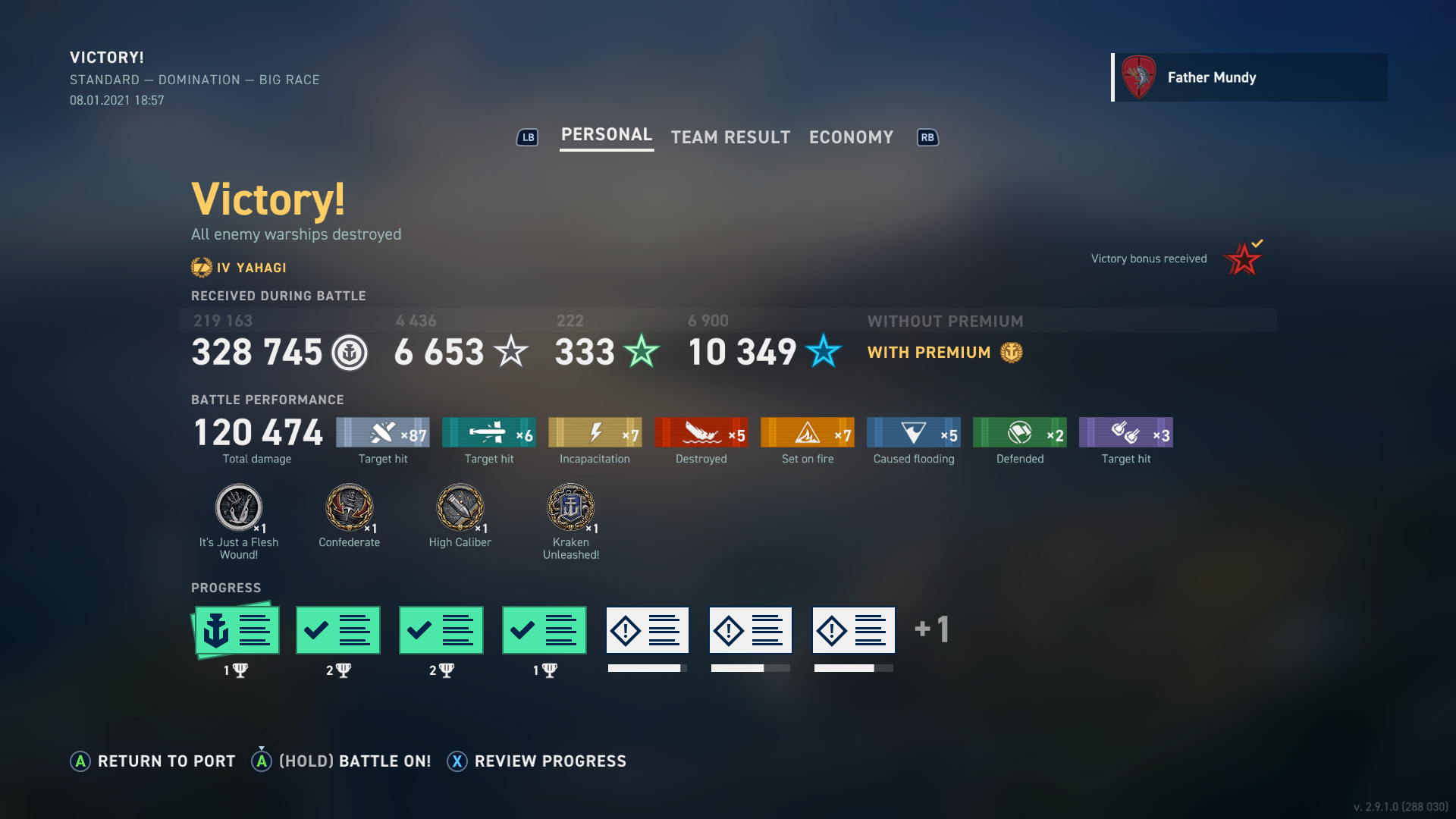
Task: Inspect the Caused flooding ribbon
Action: click(914, 433)
